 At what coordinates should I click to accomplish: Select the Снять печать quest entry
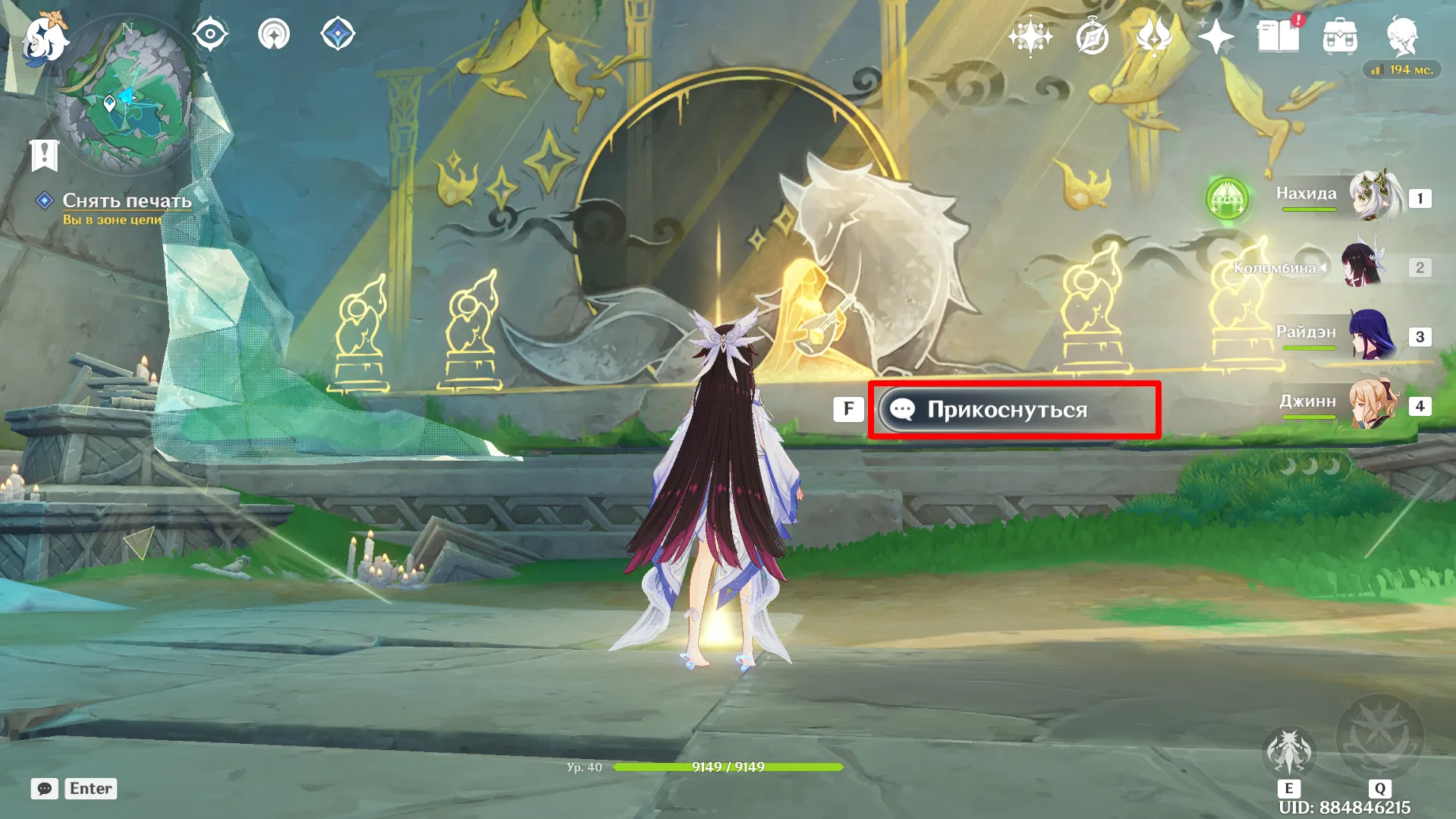tap(125, 201)
